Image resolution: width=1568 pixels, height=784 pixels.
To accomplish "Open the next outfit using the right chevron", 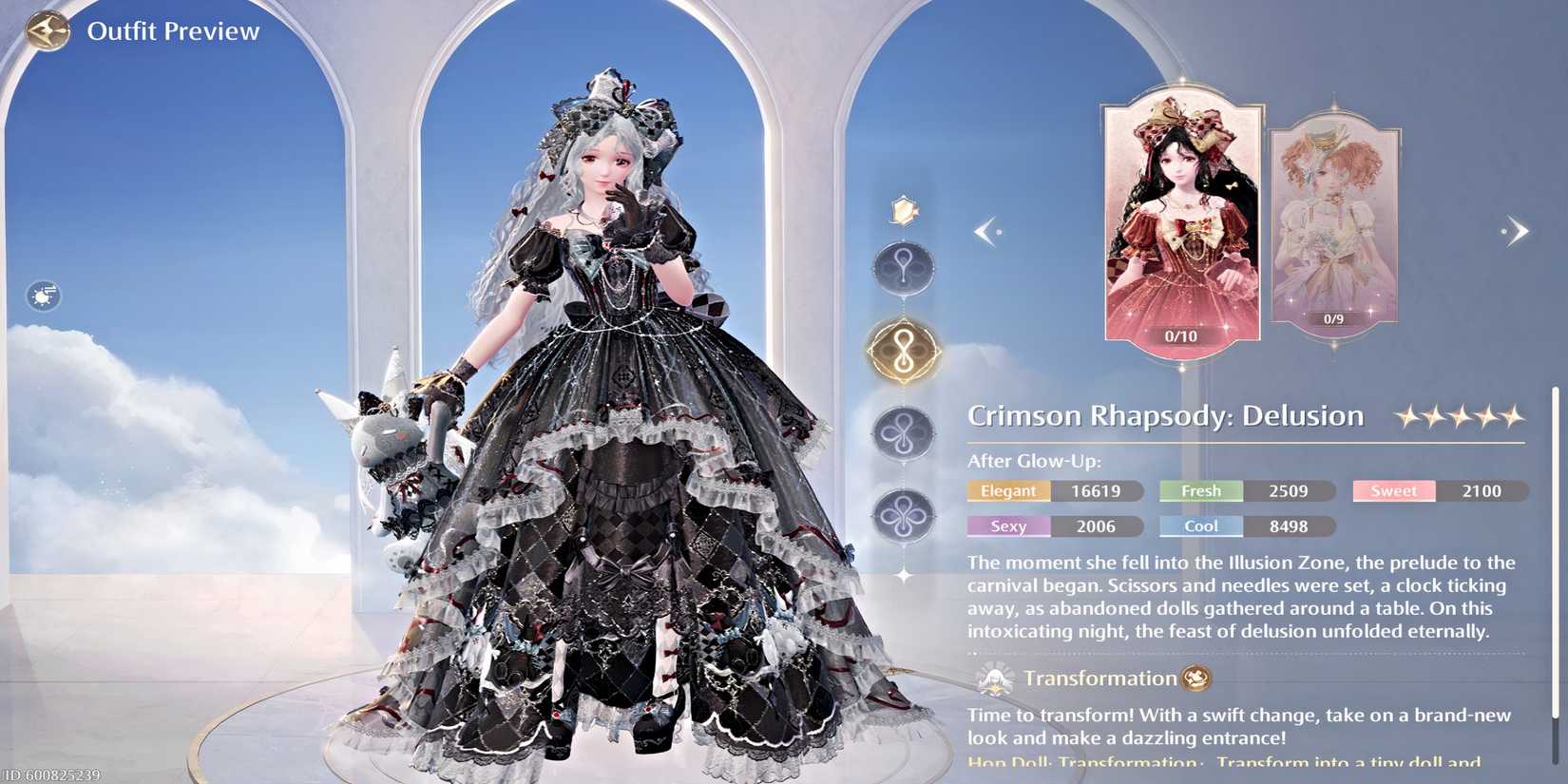I will pos(1518,230).
